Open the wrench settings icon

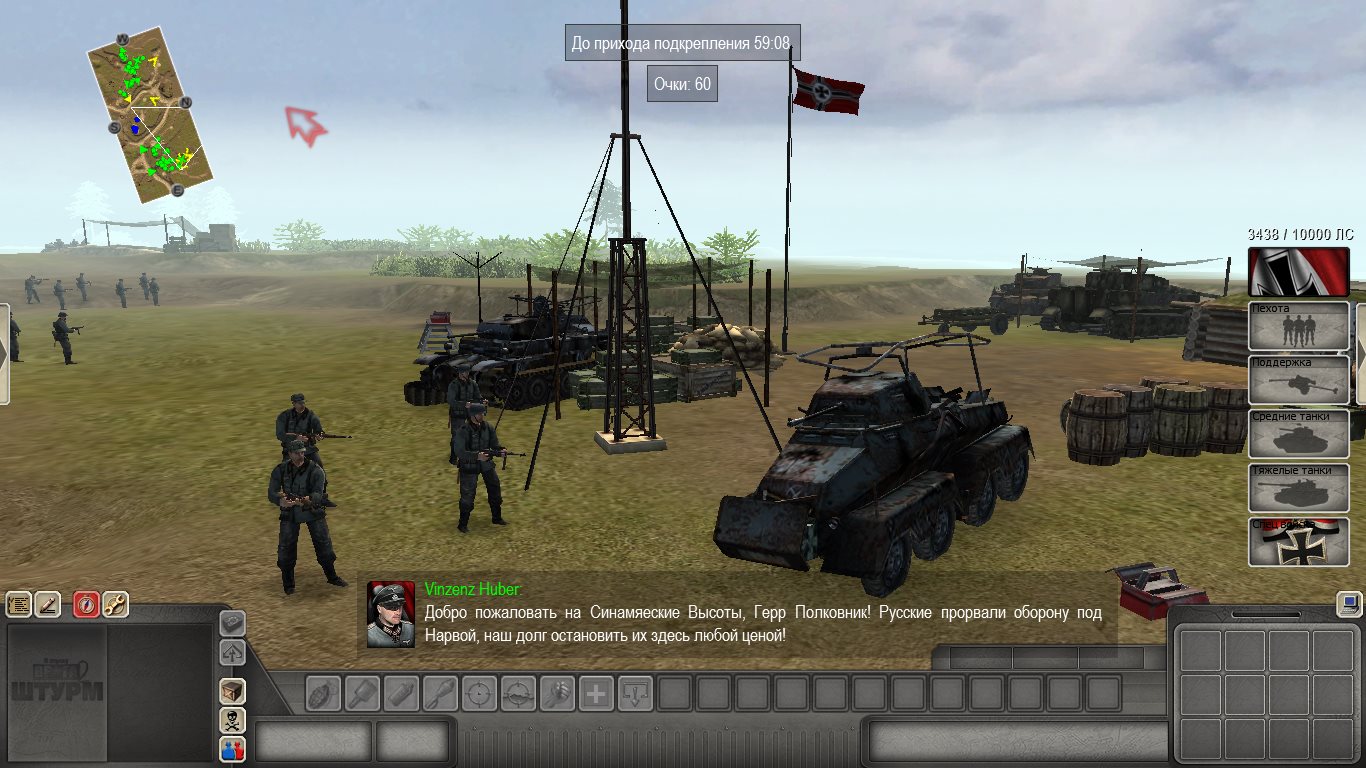115,604
